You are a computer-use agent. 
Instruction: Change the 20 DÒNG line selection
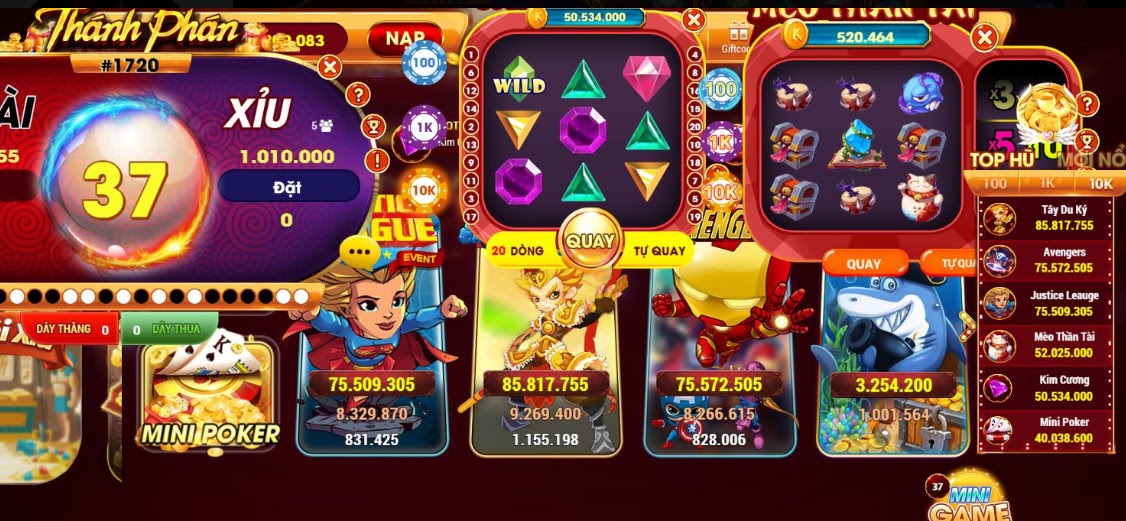(x=520, y=251)
